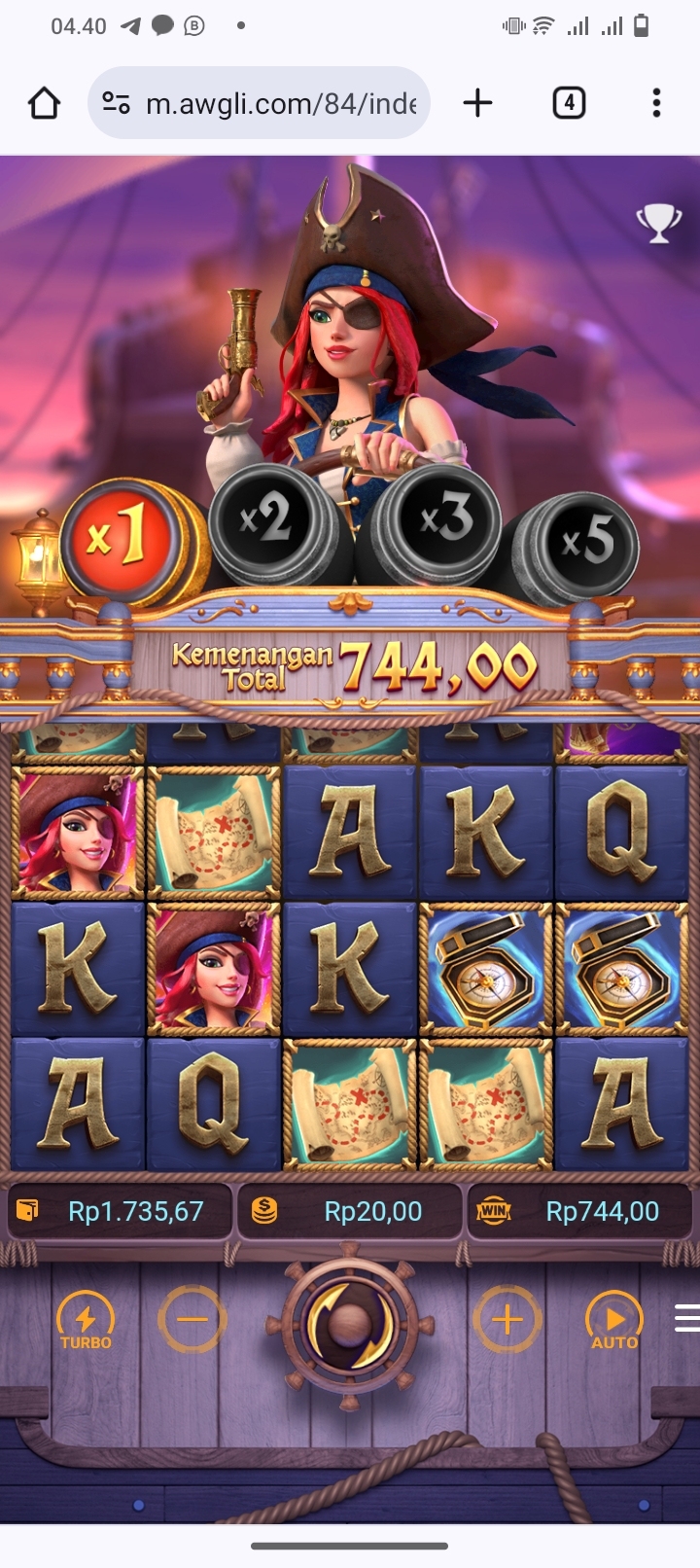This screenshot has height=1568, width=700.
Task: Start Auto spin mode
Action: point(614,1321)
